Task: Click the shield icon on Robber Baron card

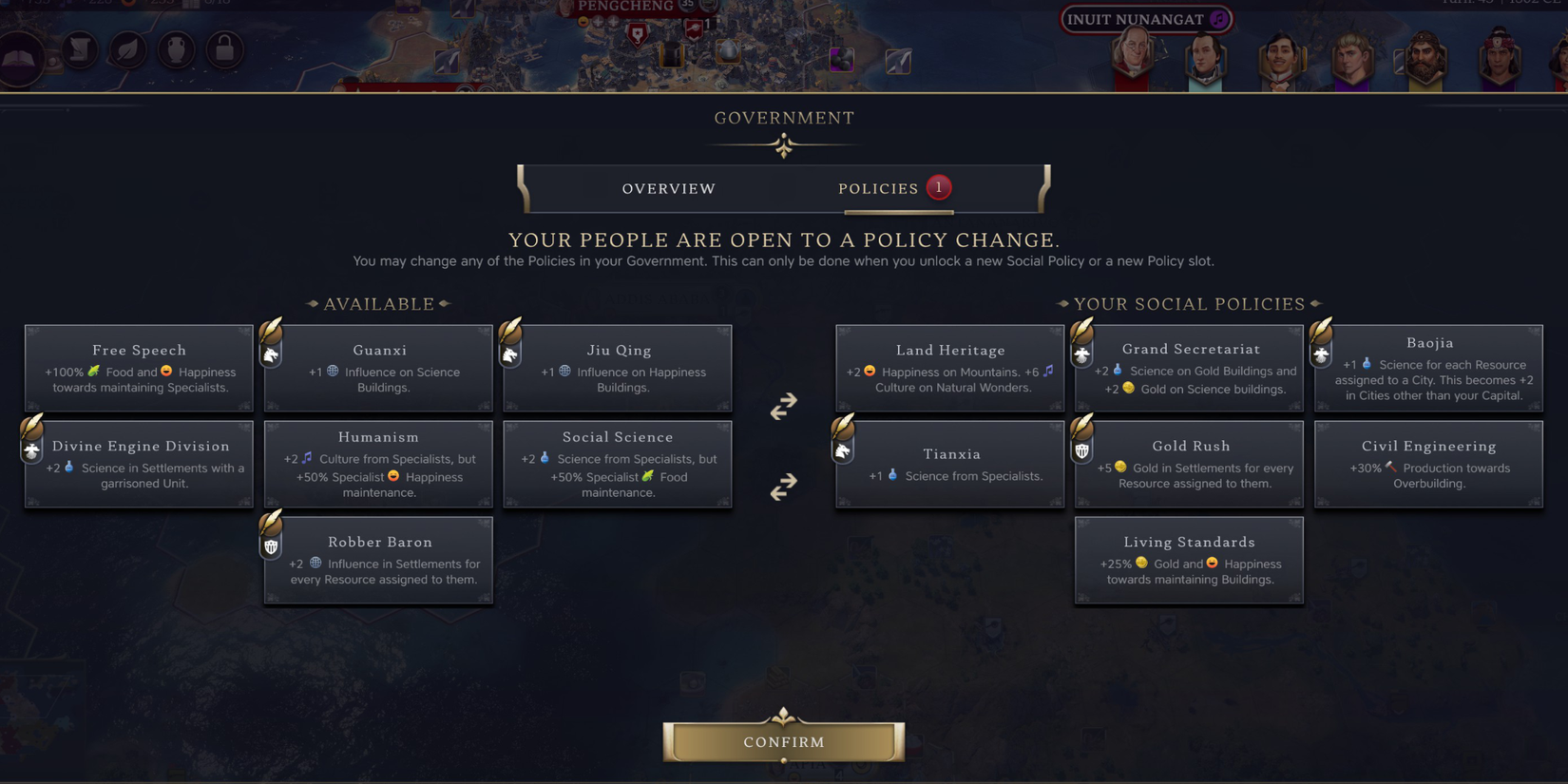Action: point(271,545)
